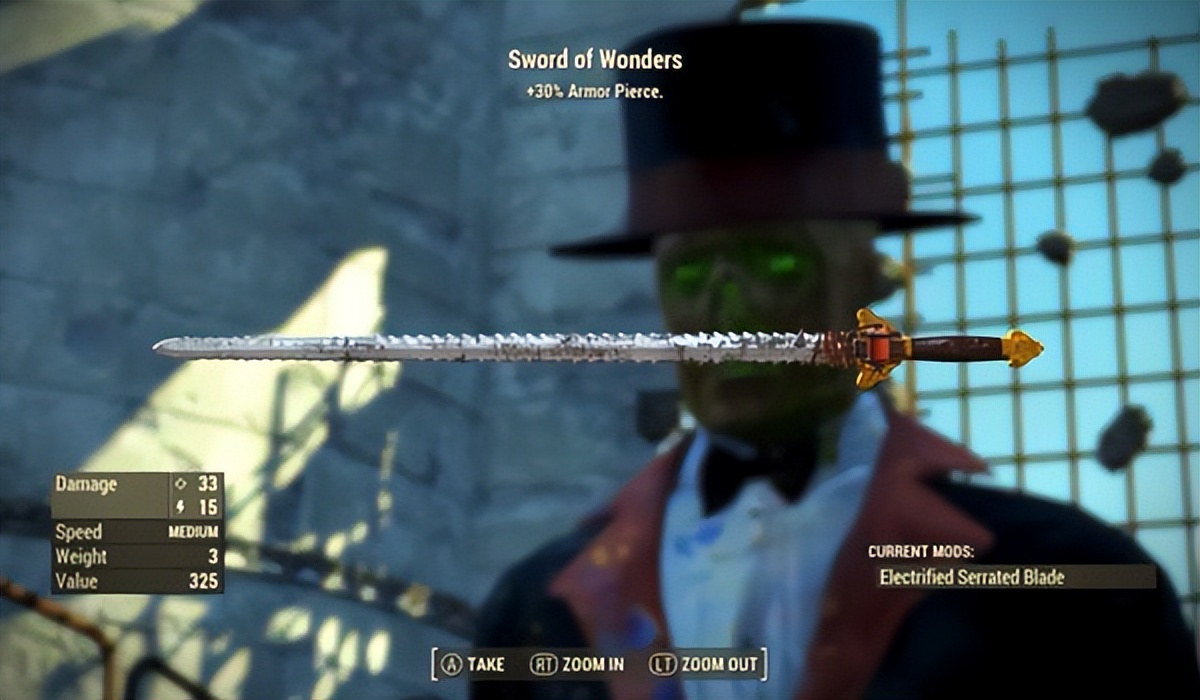Select the Electrified Serrated Blade mod entry

point(1014,577)
